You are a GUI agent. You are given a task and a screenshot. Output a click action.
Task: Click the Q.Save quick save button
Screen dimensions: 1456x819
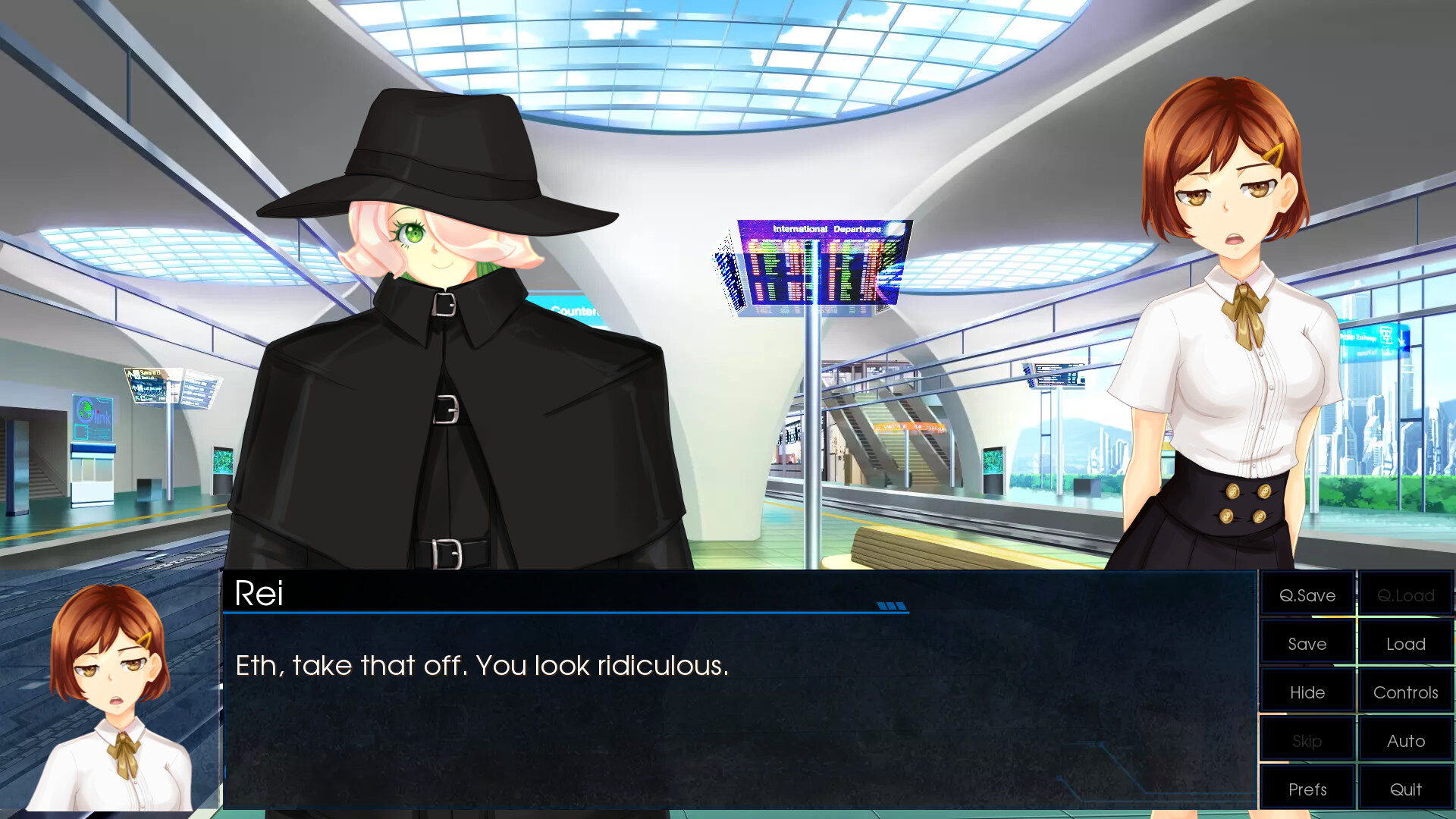1306,595
